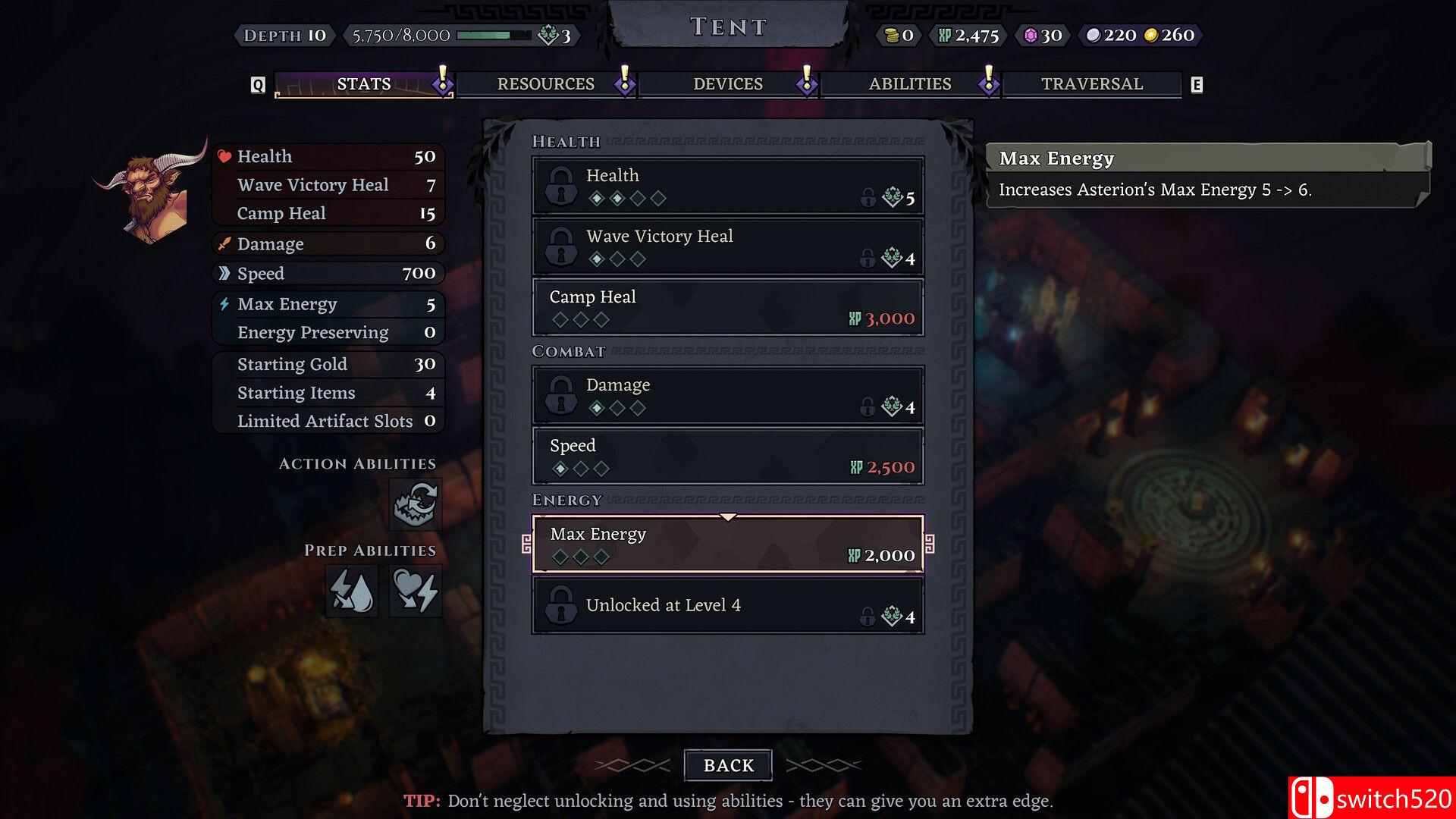Select the Wave Victory Heal upgrade
Image resolution: width=1456 pixels, height=819 pixels.
727,246
